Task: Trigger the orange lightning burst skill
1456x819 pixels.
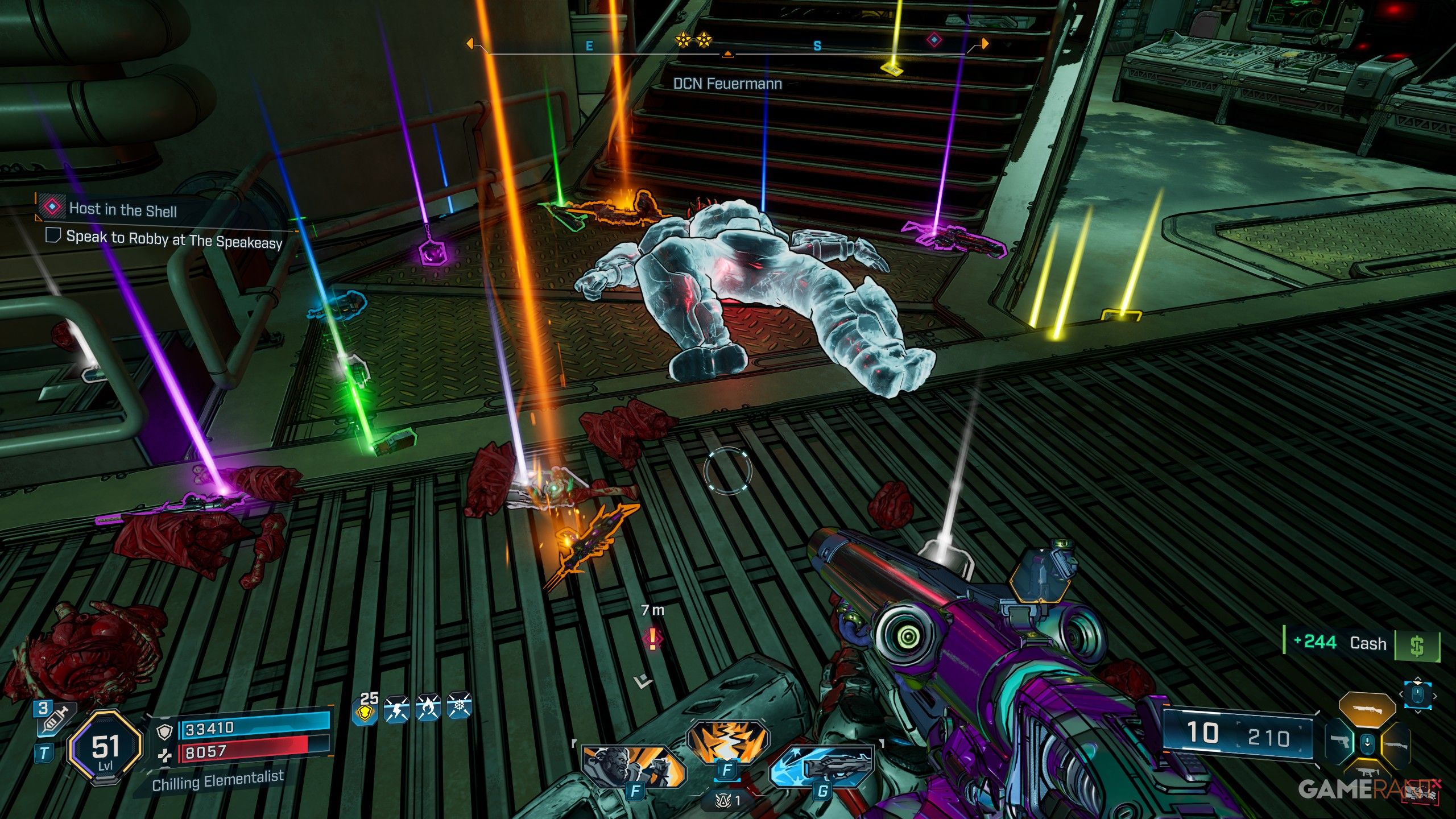Action: (x=727, y=741)
